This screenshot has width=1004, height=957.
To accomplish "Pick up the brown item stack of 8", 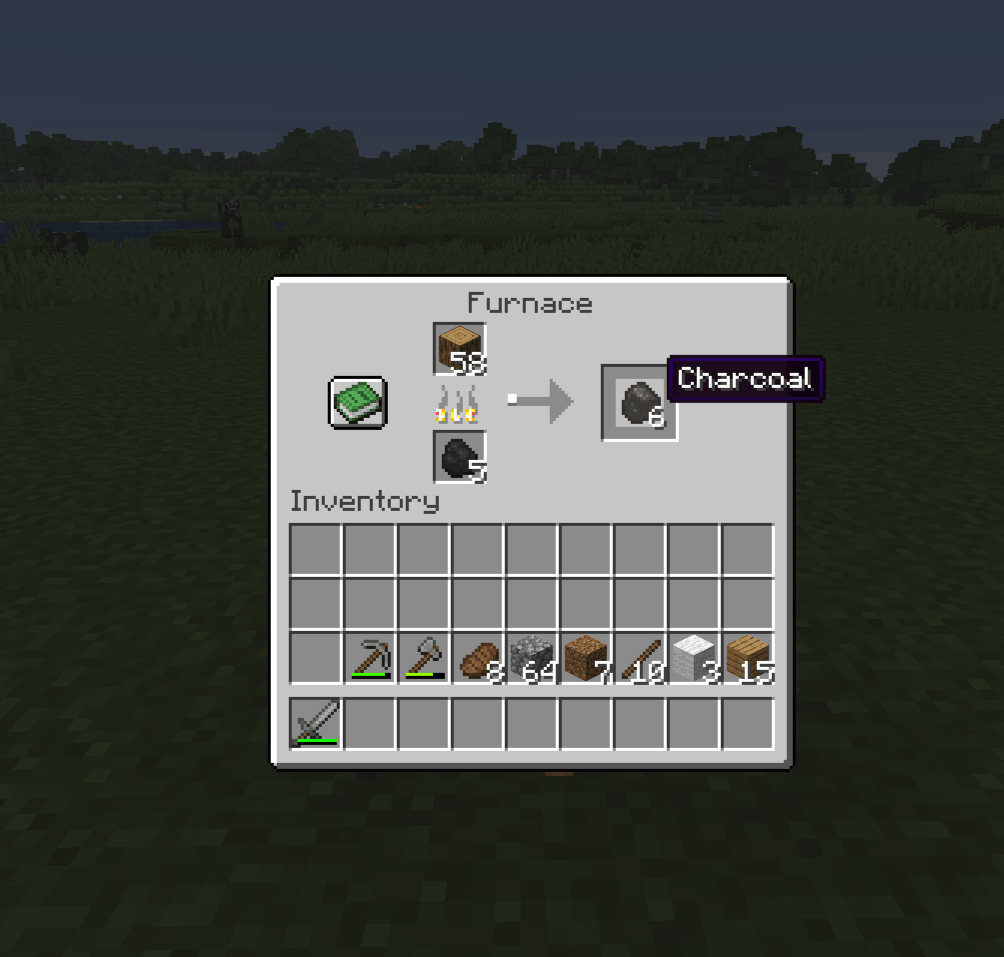I will click(x=478, y=658).
